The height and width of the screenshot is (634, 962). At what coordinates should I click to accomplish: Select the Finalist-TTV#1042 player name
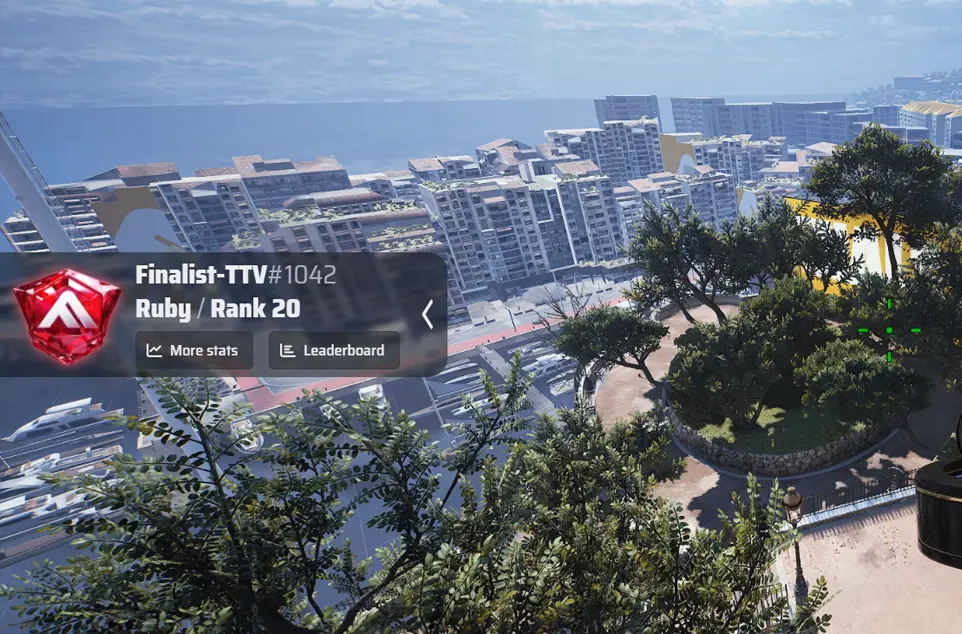(x=235, y=275)
